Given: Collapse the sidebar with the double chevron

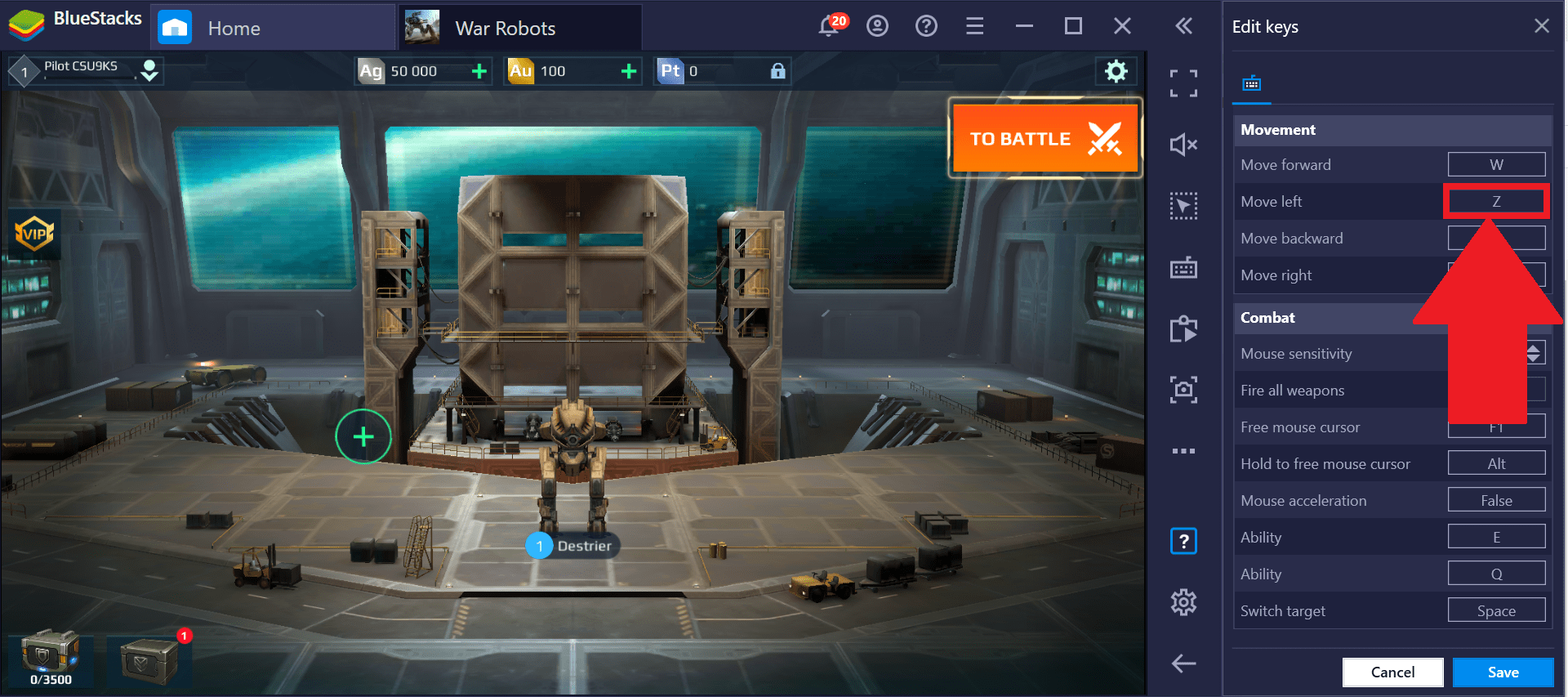Looking at the screenshot, I should (1183, 25).
